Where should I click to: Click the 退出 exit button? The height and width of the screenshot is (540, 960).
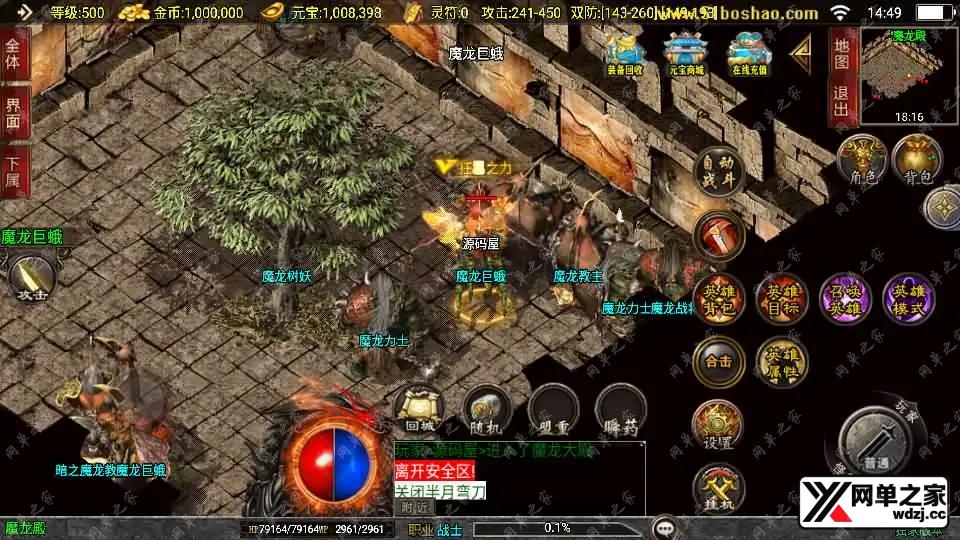tap(842, 103)
